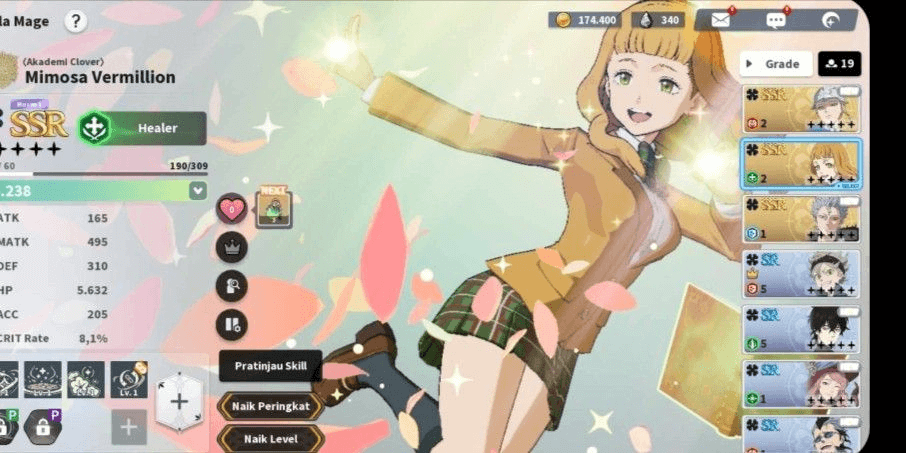Tap the pink heart bond icon
The image size is (906, 453).
pyautogui.click(x=231, y=209)
